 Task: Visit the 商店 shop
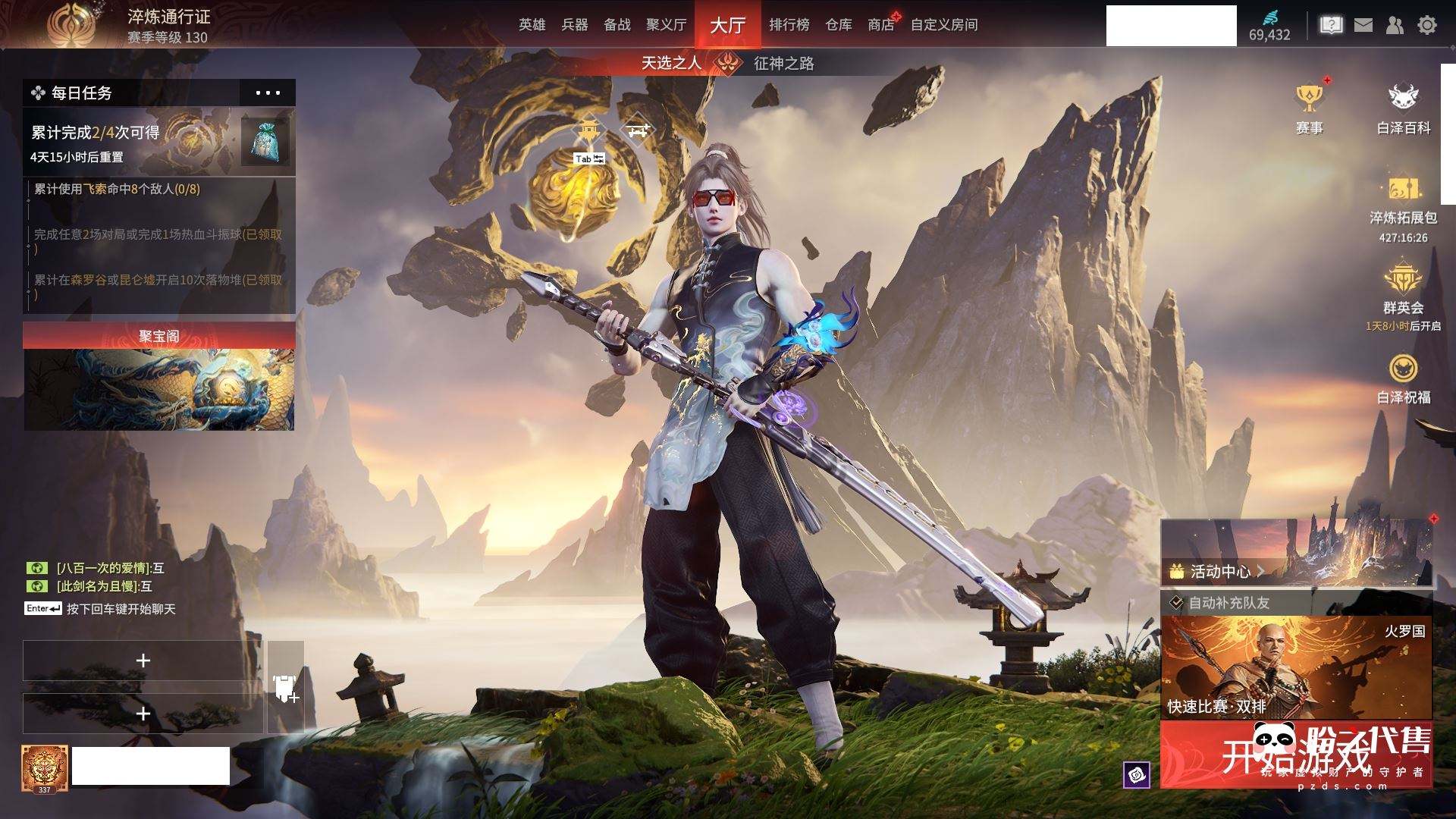880,25
